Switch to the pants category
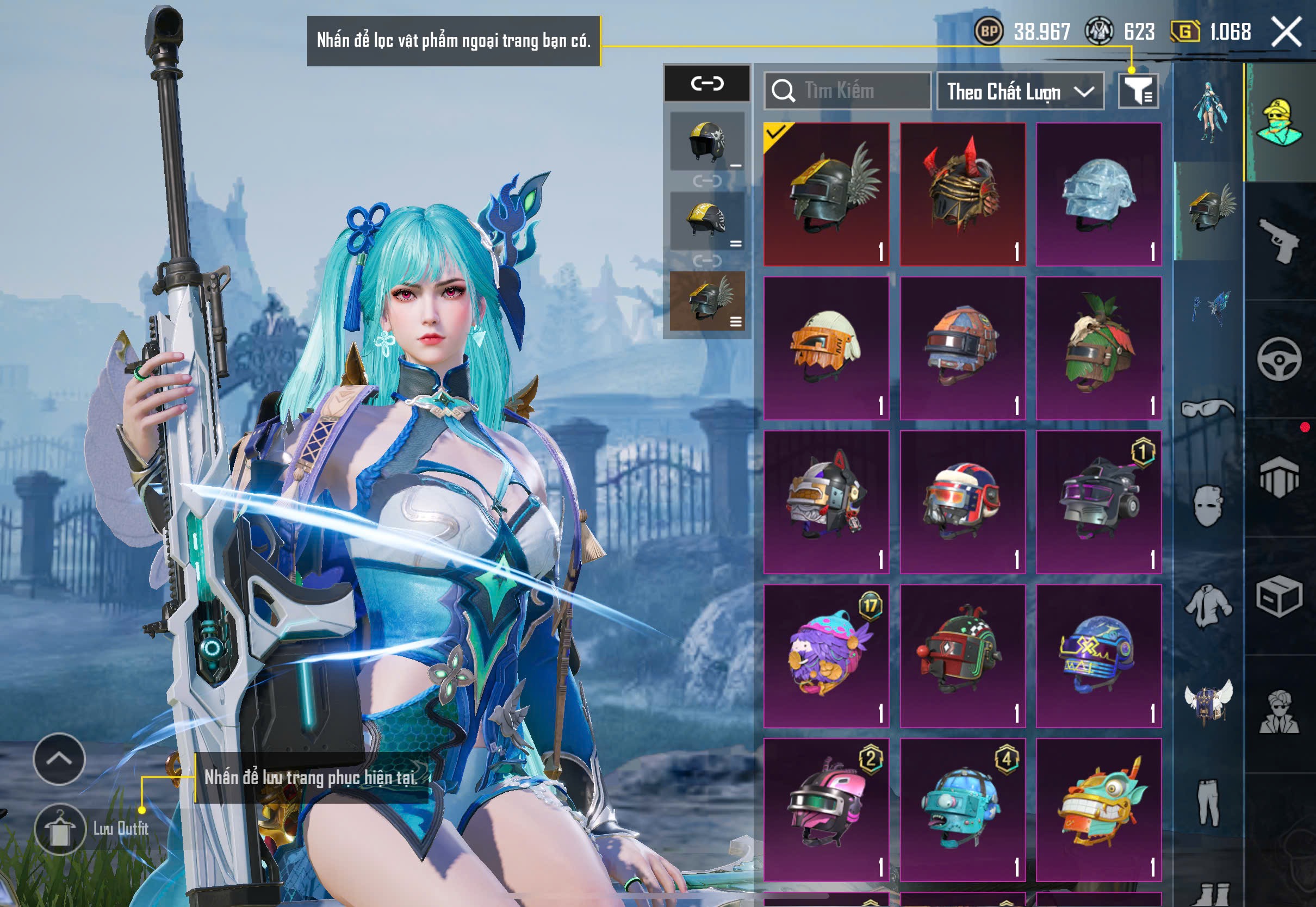1316x907 pixels. pos(1208,803)
